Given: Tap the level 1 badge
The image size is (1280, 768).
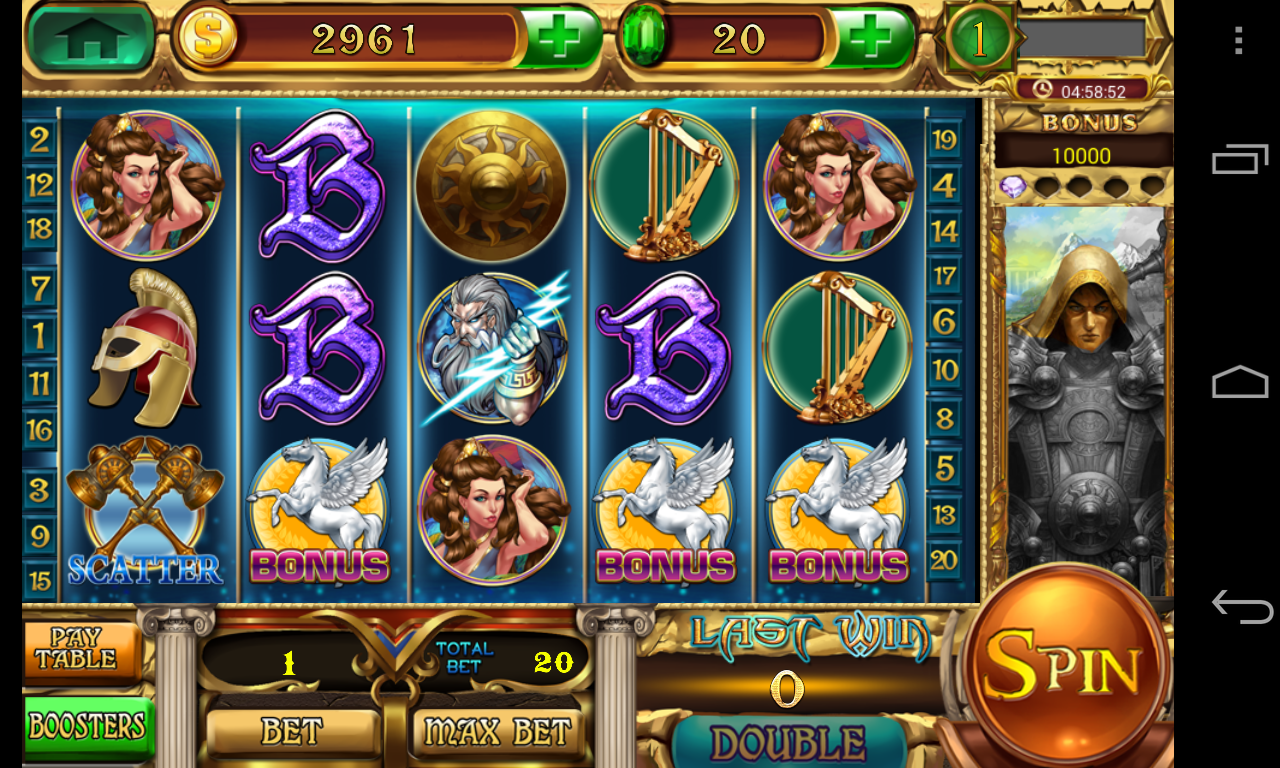Looking at the screenshot, I should tap(980, 39).
